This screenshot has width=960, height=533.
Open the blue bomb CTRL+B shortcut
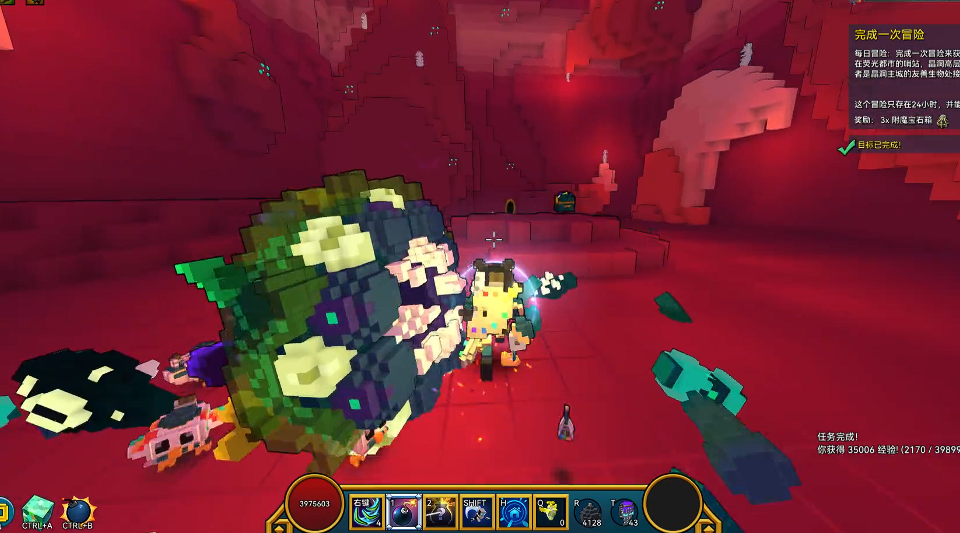point(78,510)
